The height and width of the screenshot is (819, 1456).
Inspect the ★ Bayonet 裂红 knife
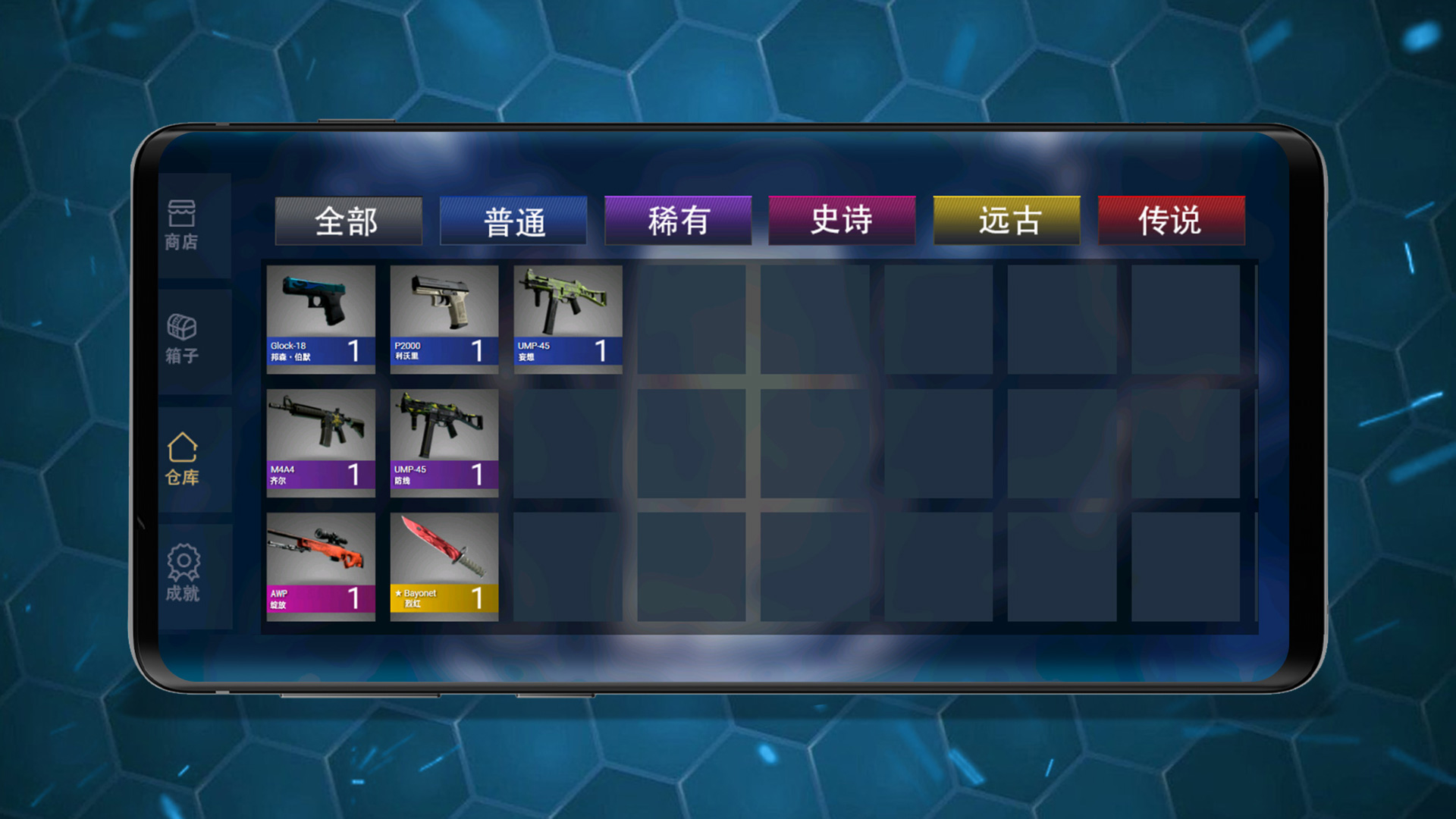(444, 565)
